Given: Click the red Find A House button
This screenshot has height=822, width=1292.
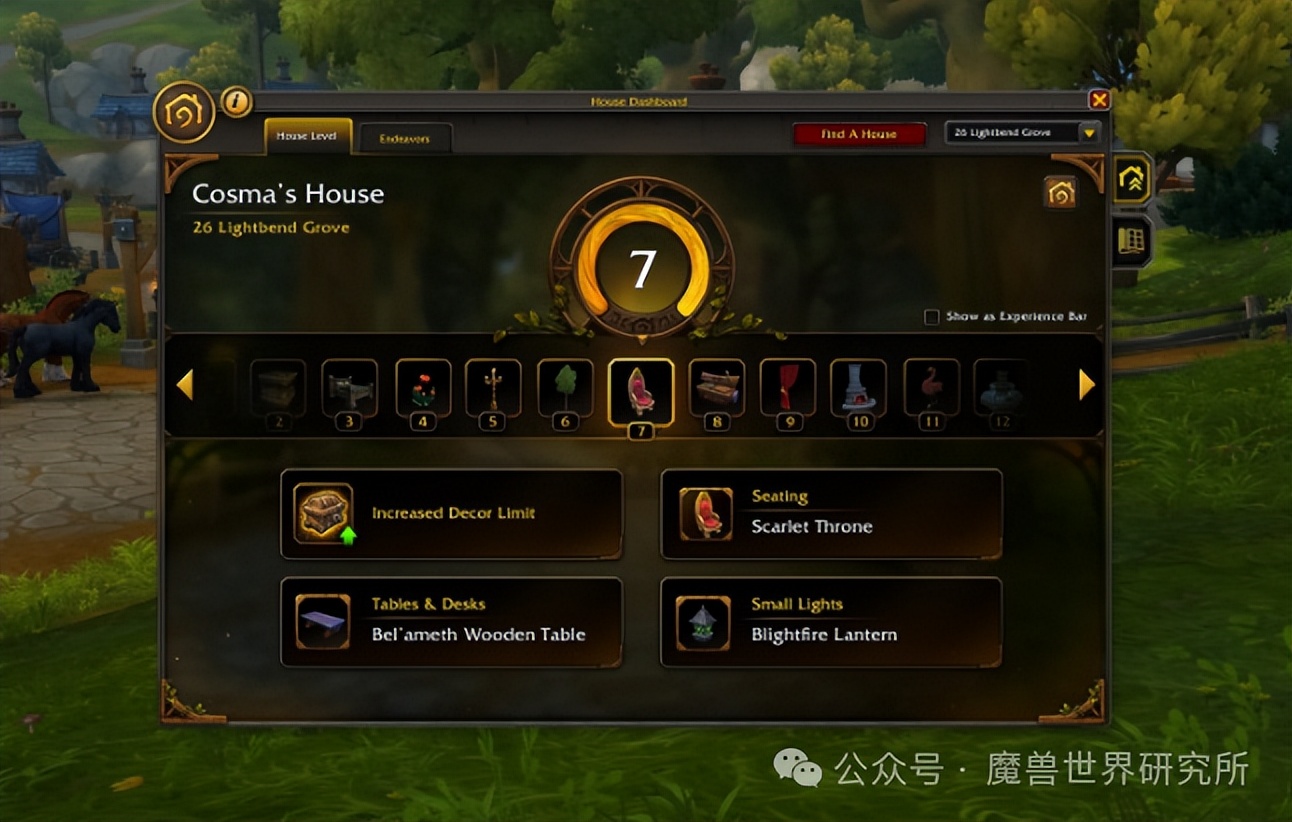Looking at the screenshot, I should [x=859, y=134].
